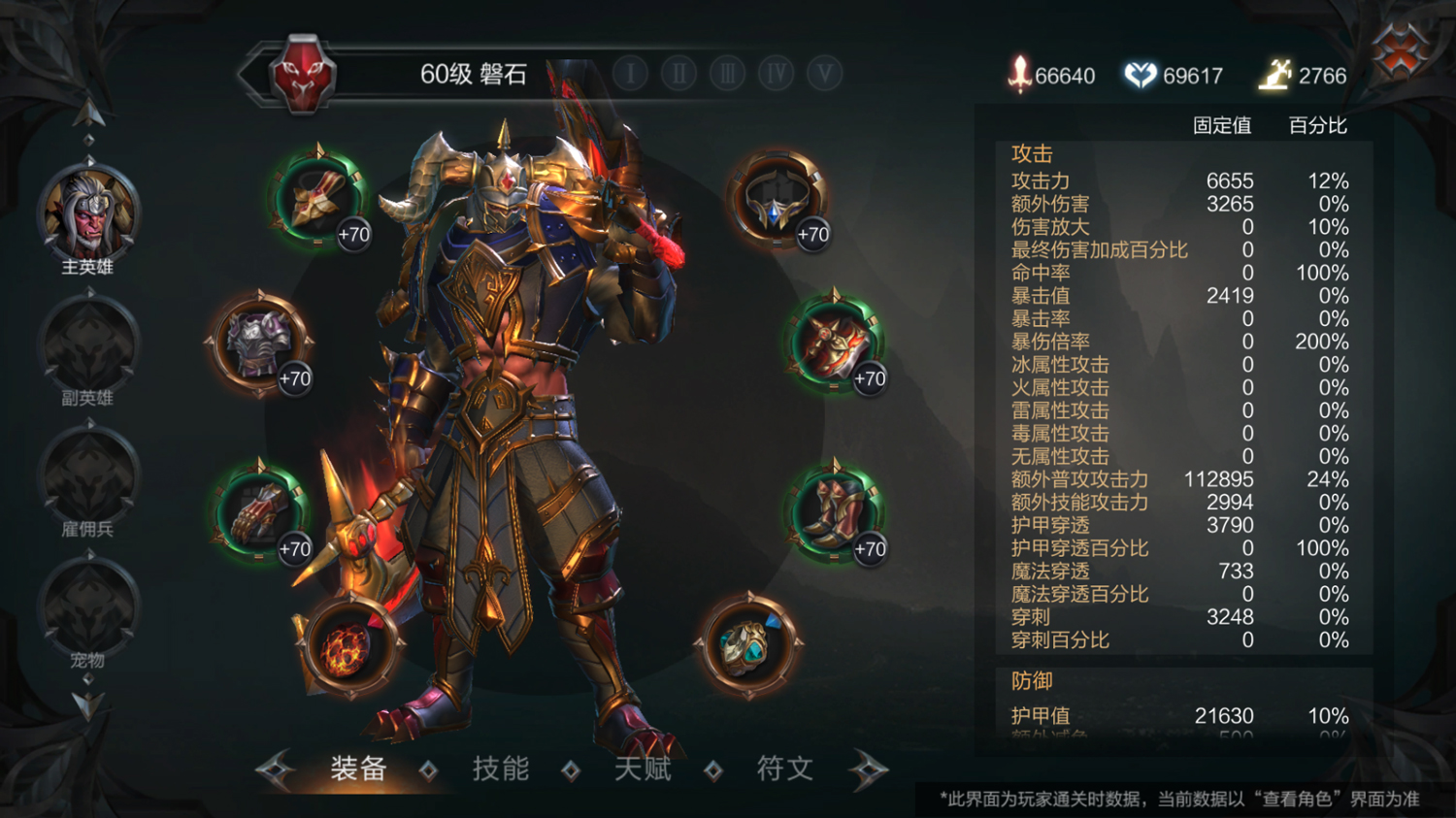The height and width of the screenshot is (818, 1456).
Task: Open the 副英雄 sub-hero slot
Action: tap(88, 347)
